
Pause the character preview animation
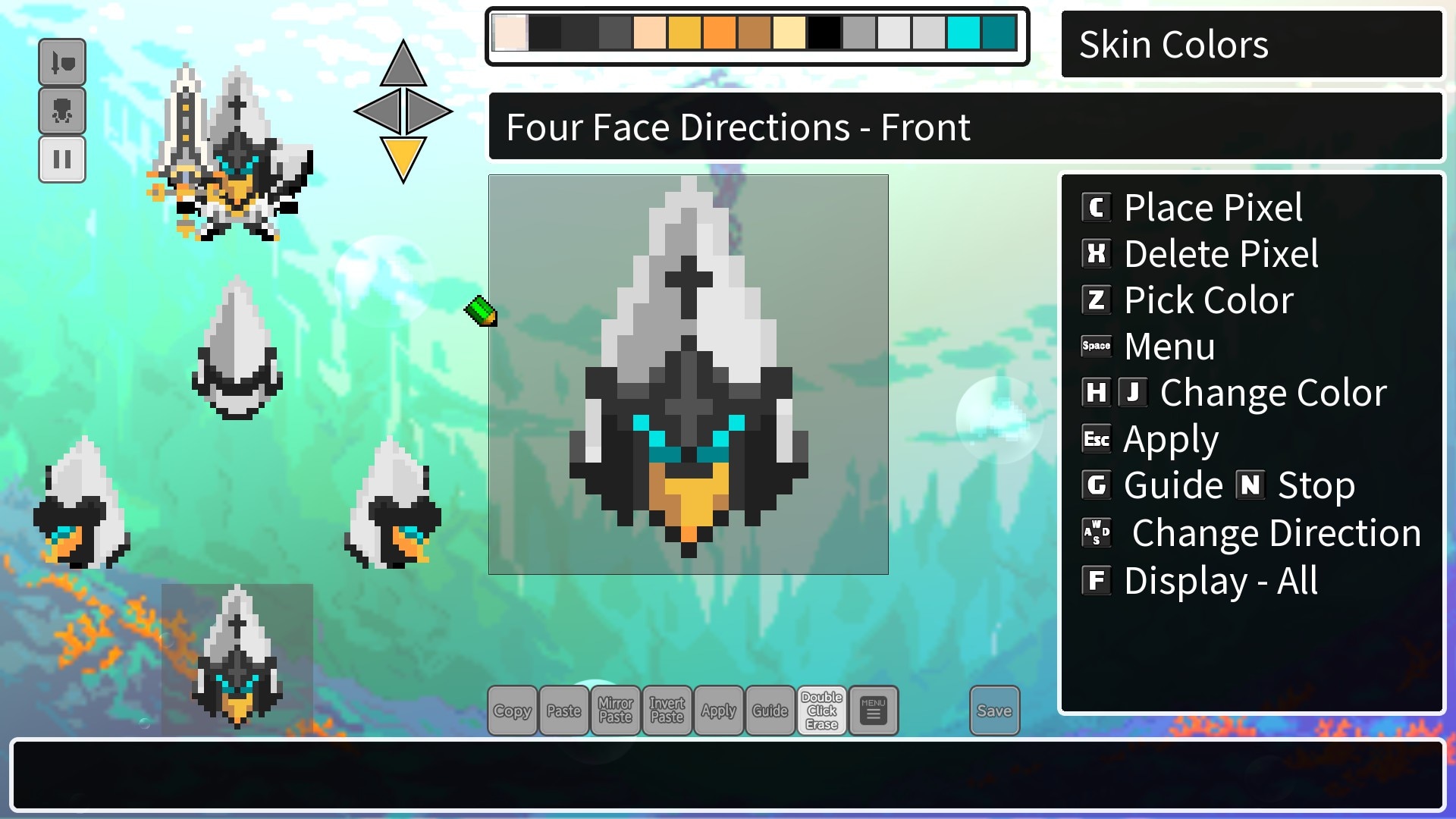click(62, 159)
